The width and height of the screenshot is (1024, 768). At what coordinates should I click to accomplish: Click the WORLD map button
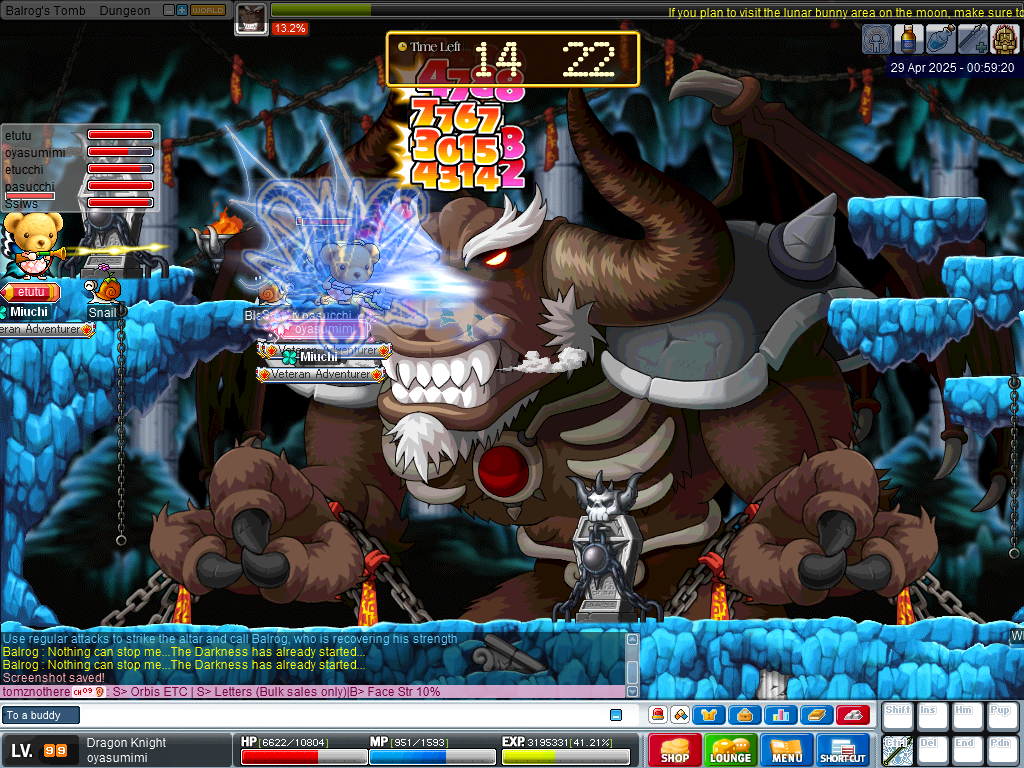[208, 10]
